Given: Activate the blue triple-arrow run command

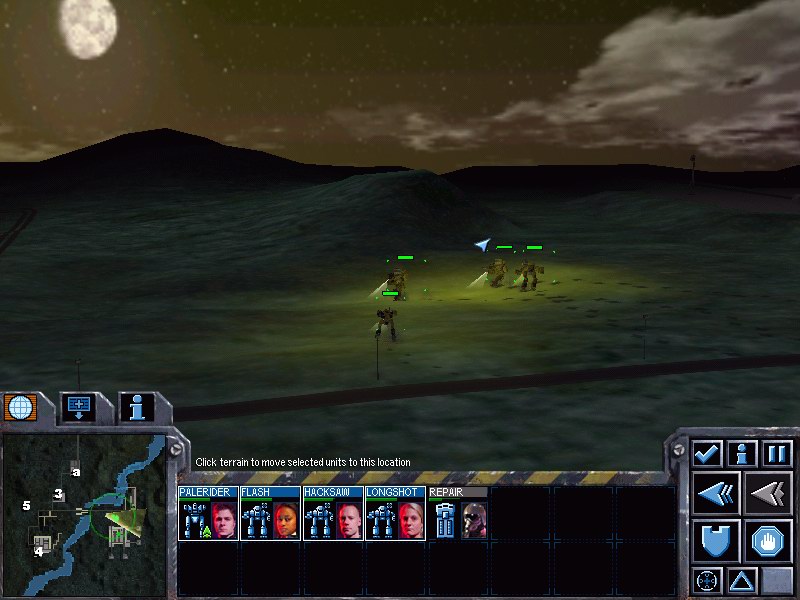Looking at the screenshot, I should [717, 494].
